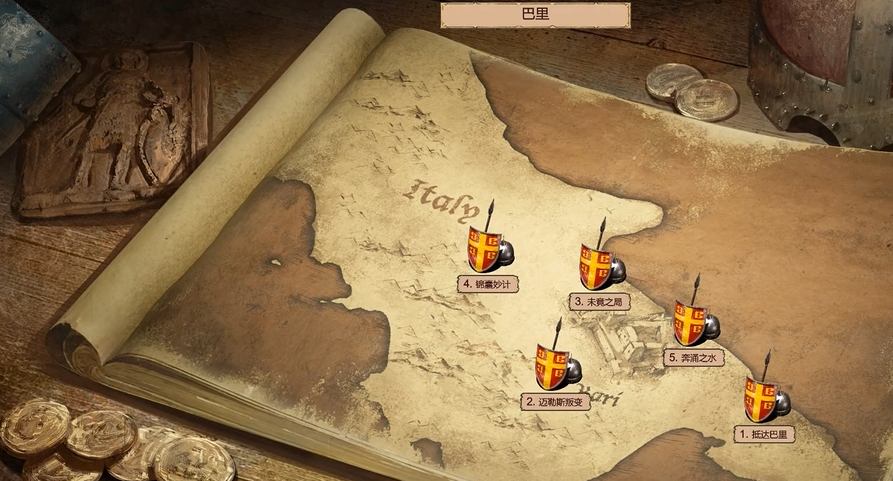Select scenario 5 奔涌之水 on the map

tap(691, 323)
